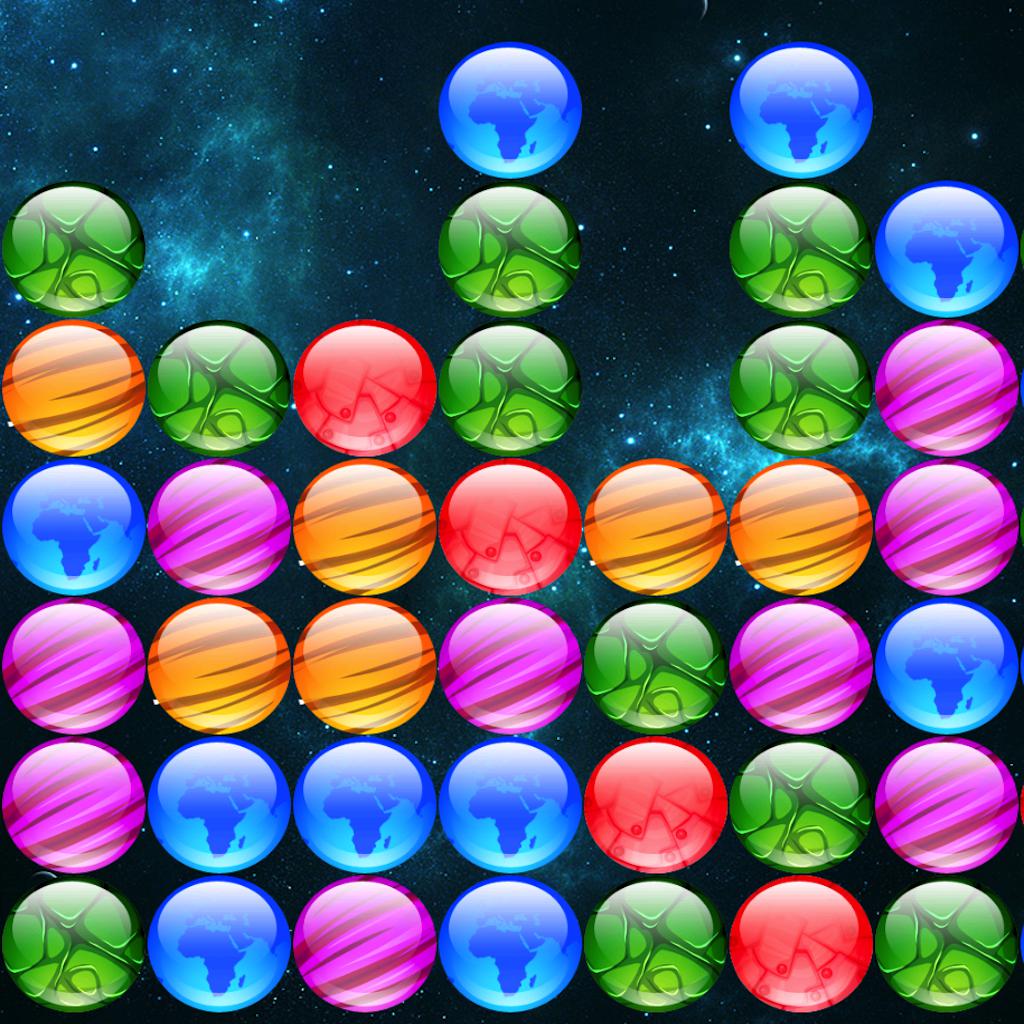1024x1024 pixels.
Task: Pop the red bubble flanked by two orange bubbles
Action: (x=510, y=527)
